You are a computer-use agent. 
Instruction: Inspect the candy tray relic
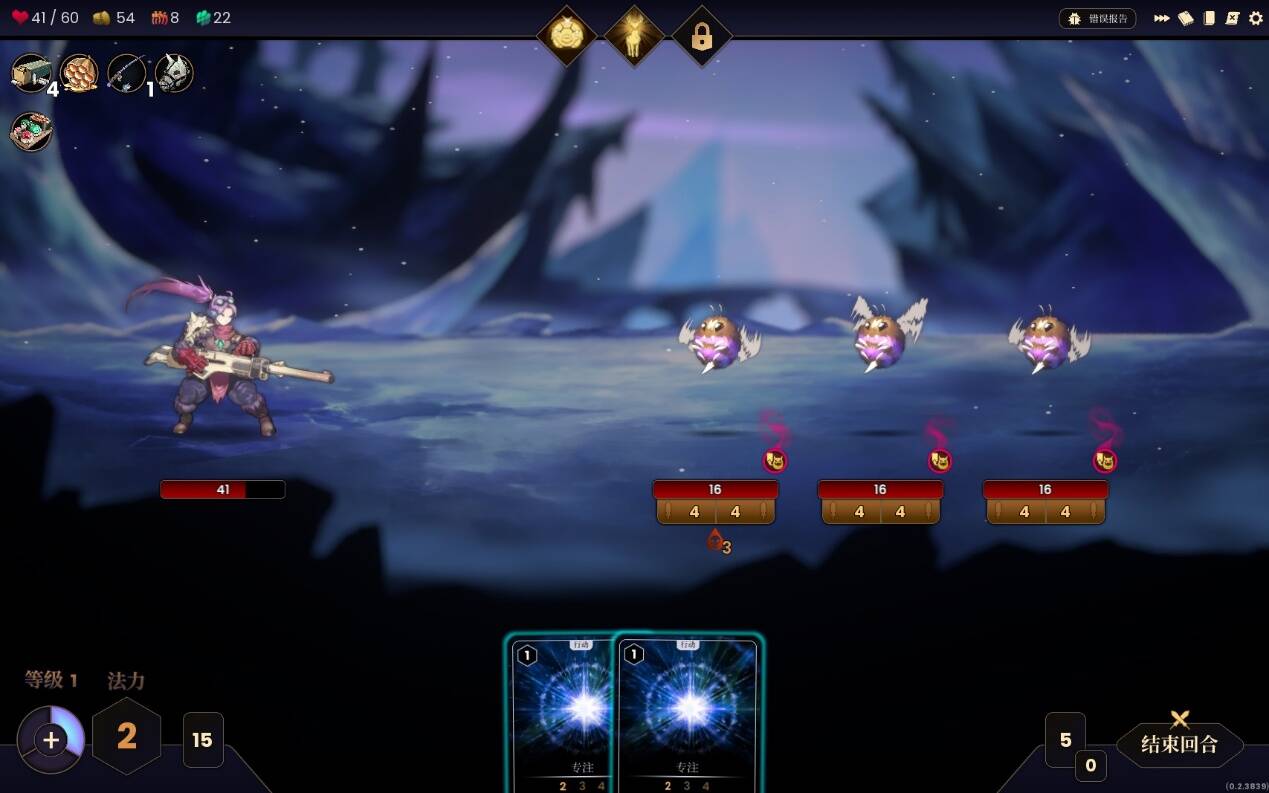click(31, 132)
